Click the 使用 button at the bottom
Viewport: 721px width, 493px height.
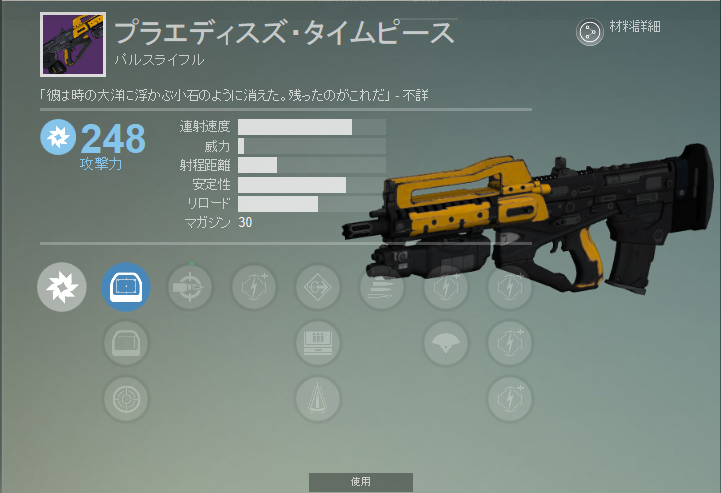click(x=361, y=482)
